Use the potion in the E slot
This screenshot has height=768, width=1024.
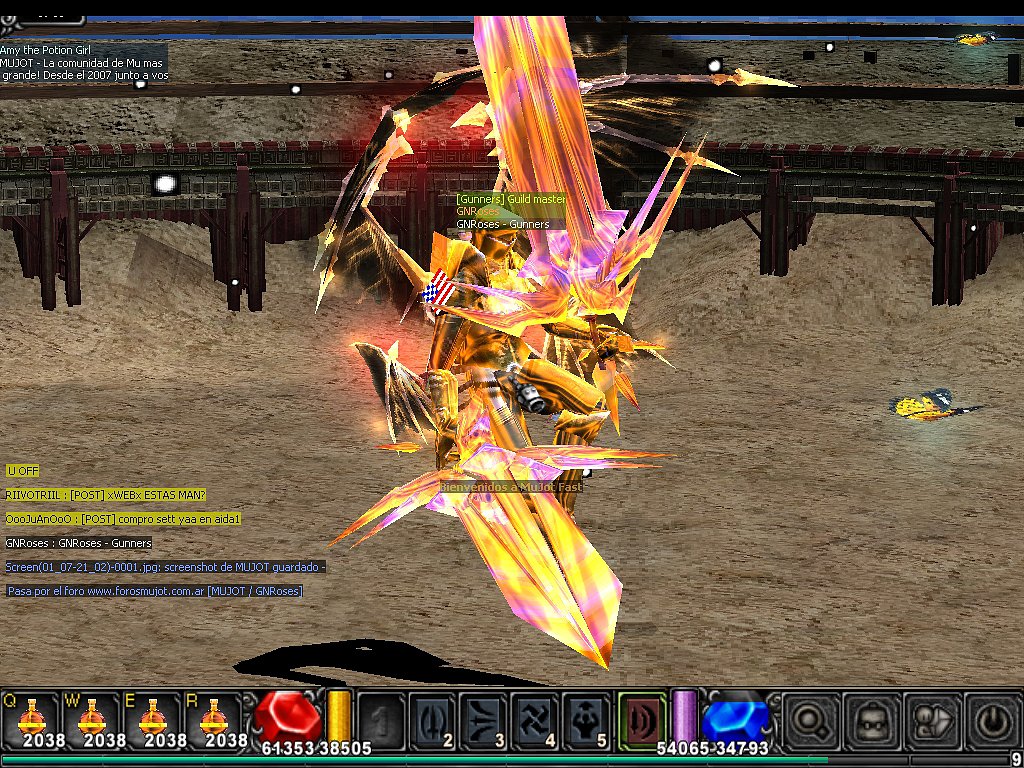(x=152, y=718)
